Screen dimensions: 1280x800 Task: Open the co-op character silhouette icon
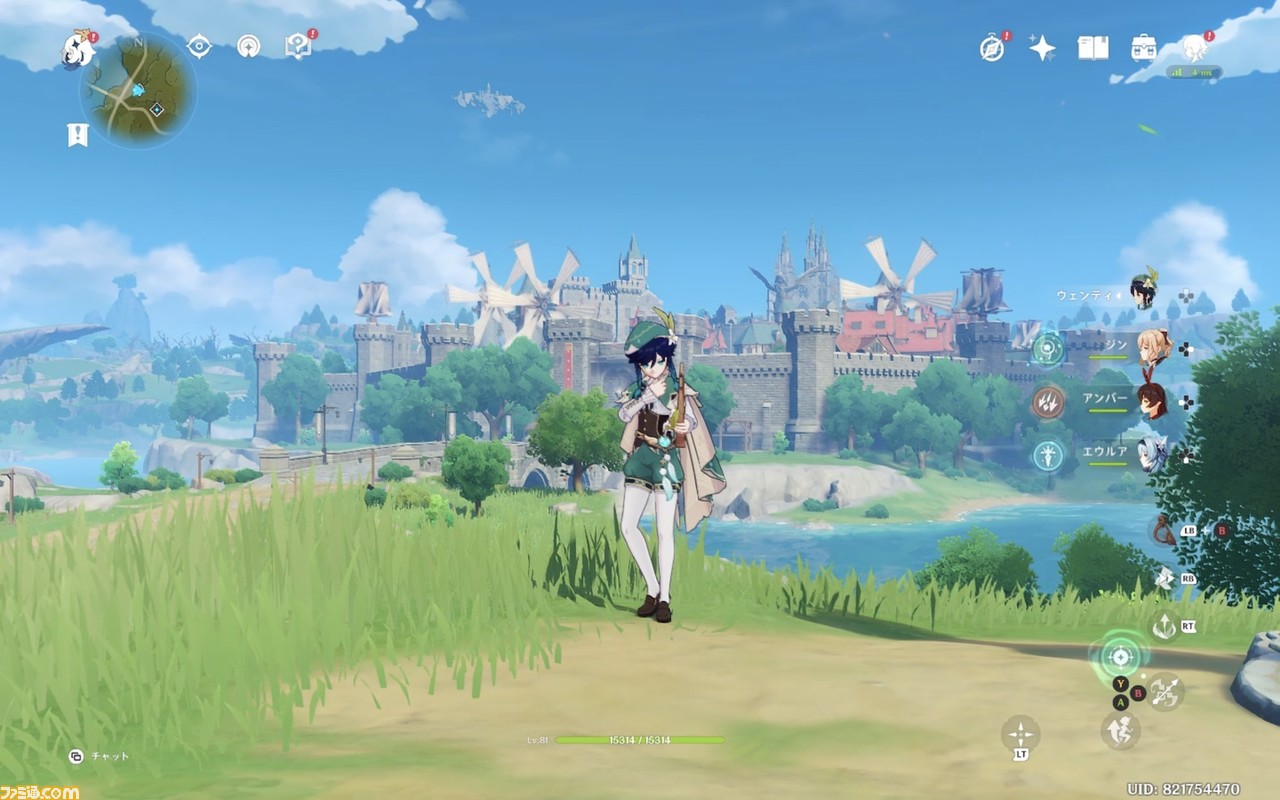tap(1194, 48)
